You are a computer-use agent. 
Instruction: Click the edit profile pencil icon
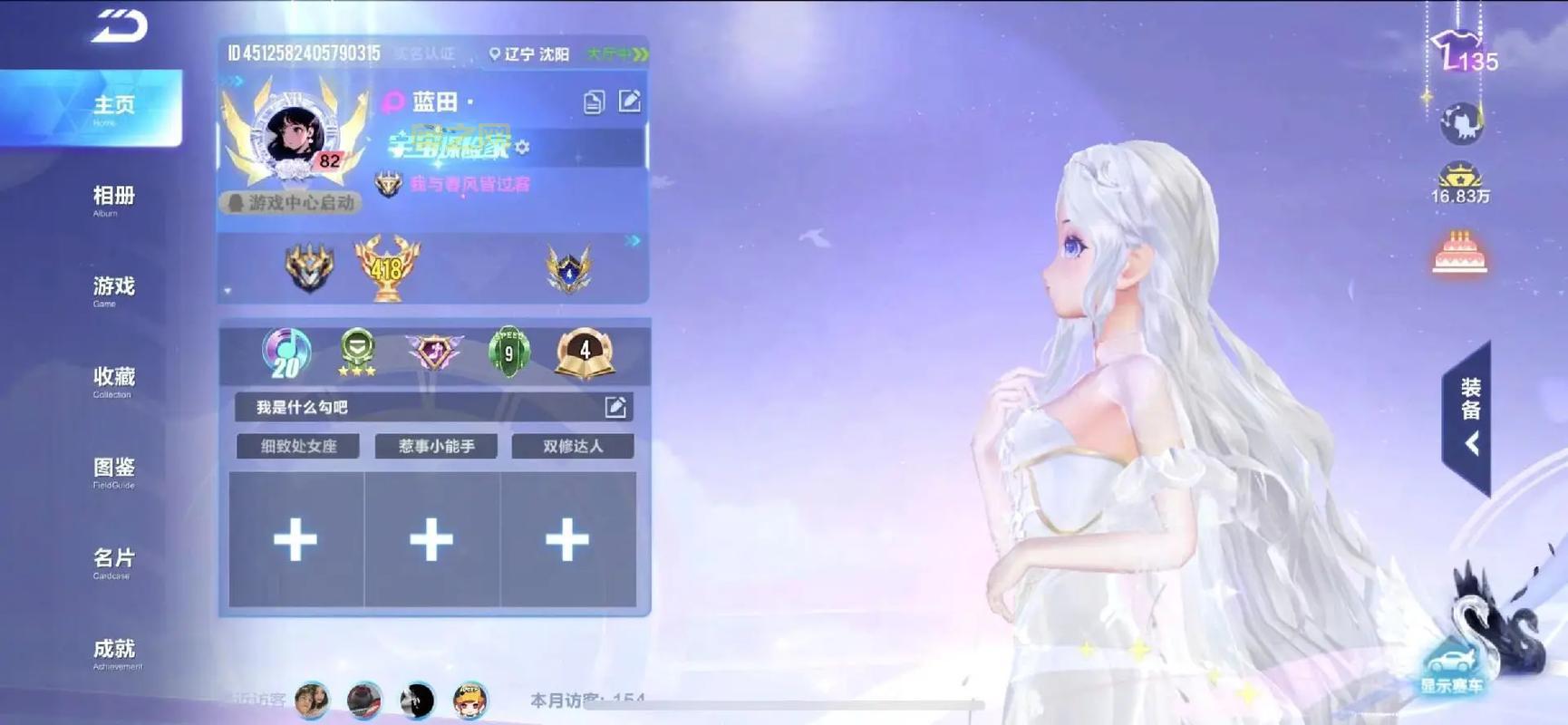click(630, 102)
